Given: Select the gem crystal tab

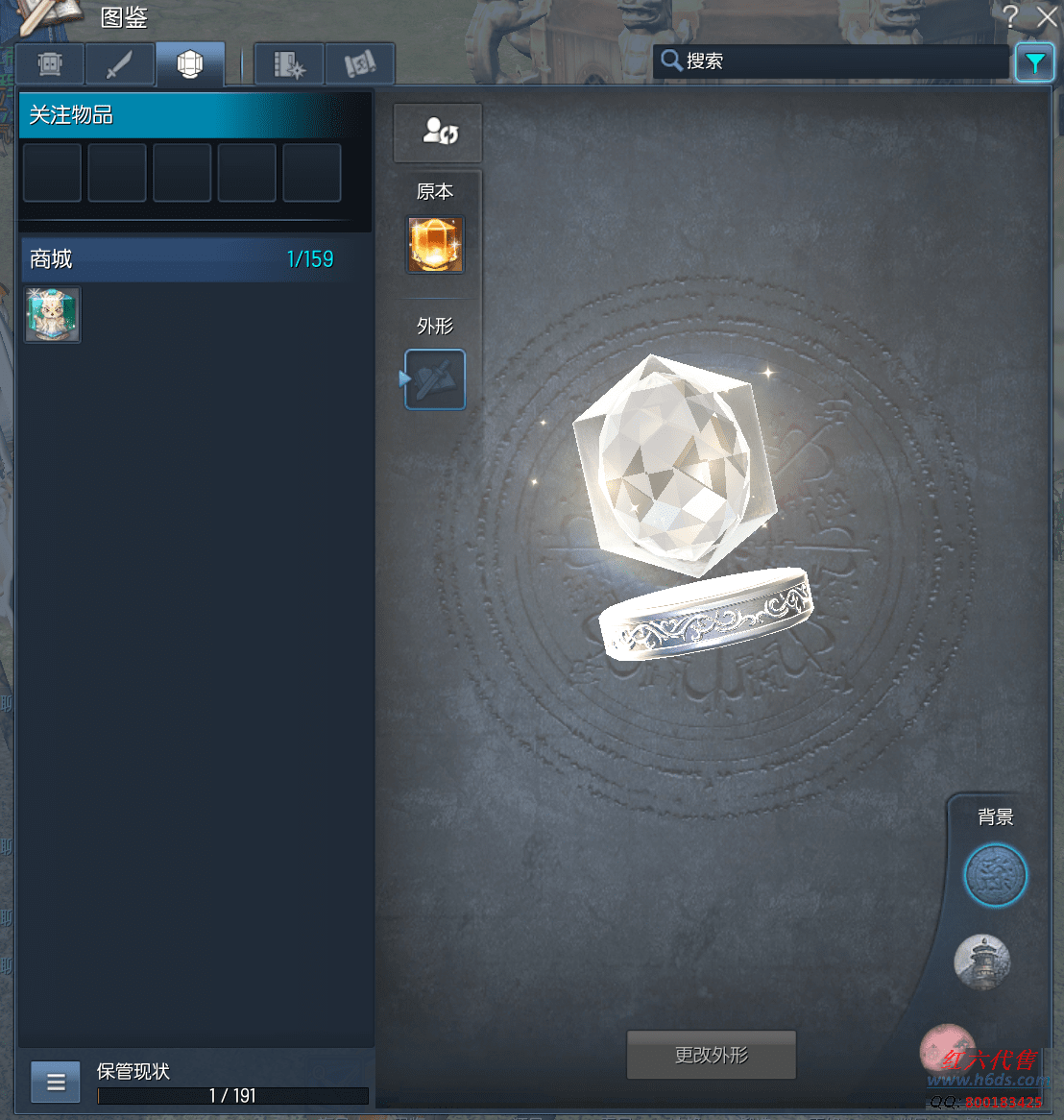Looking at the screenshot, I should 190,64.
